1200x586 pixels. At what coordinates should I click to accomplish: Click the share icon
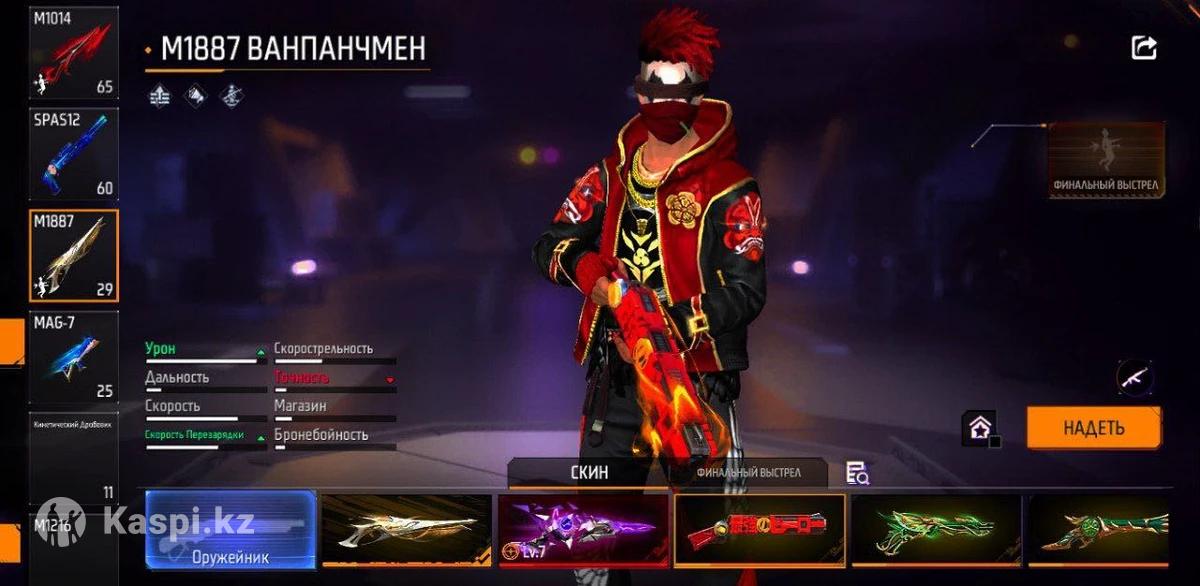pos(1144,47)
